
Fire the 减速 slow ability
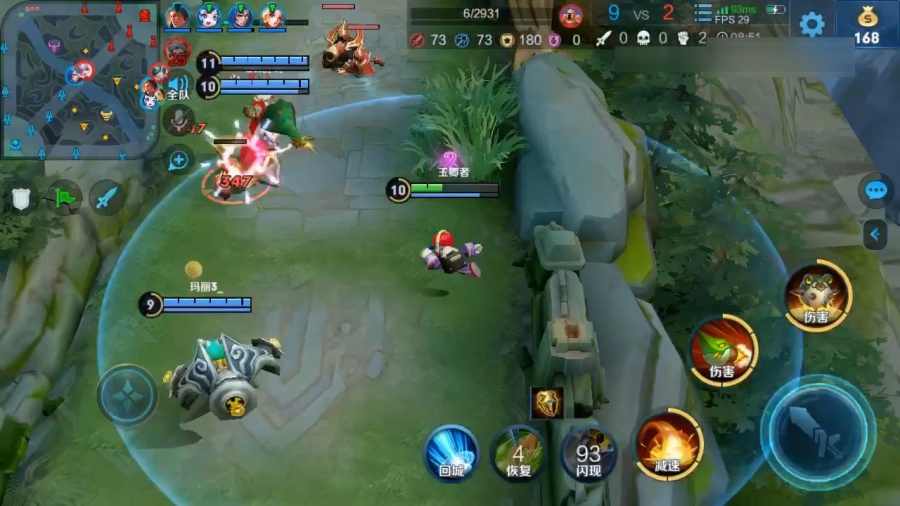[667, 446]
